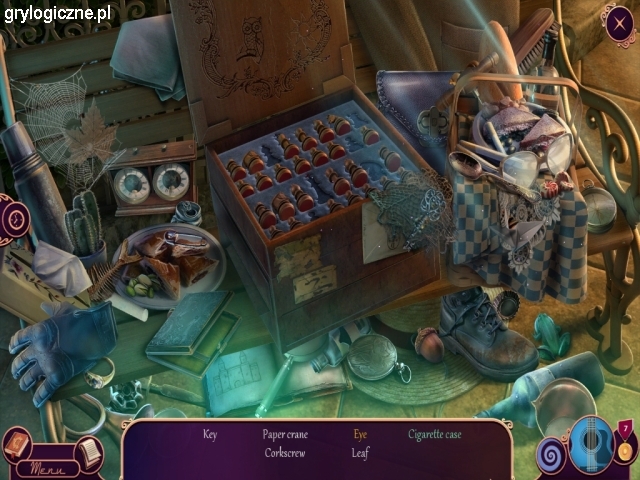The image size is (640, 480).
Task: Select the orange Eye list entry
Action: (360, 435)
